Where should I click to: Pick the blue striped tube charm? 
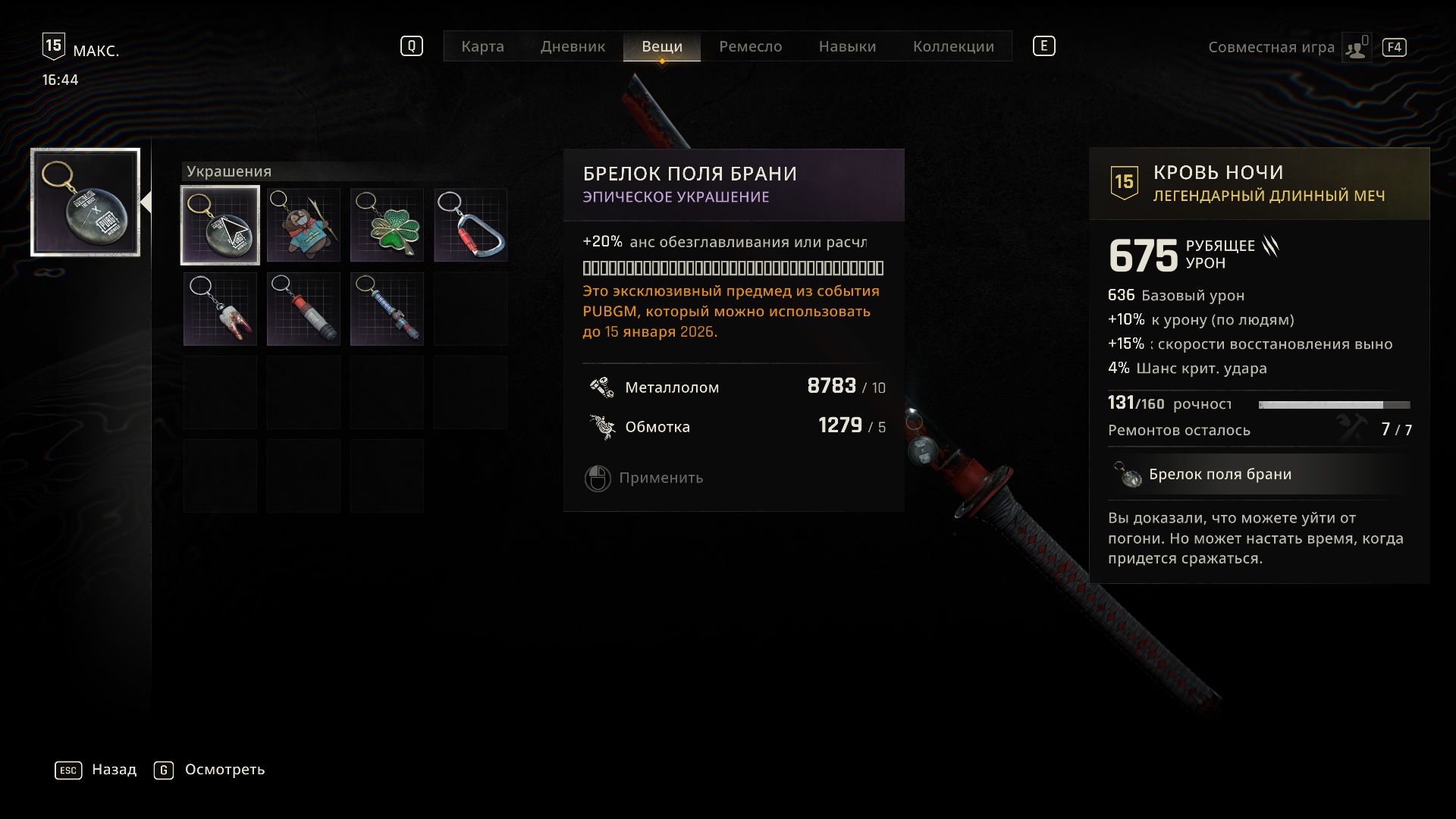point(387,309)
